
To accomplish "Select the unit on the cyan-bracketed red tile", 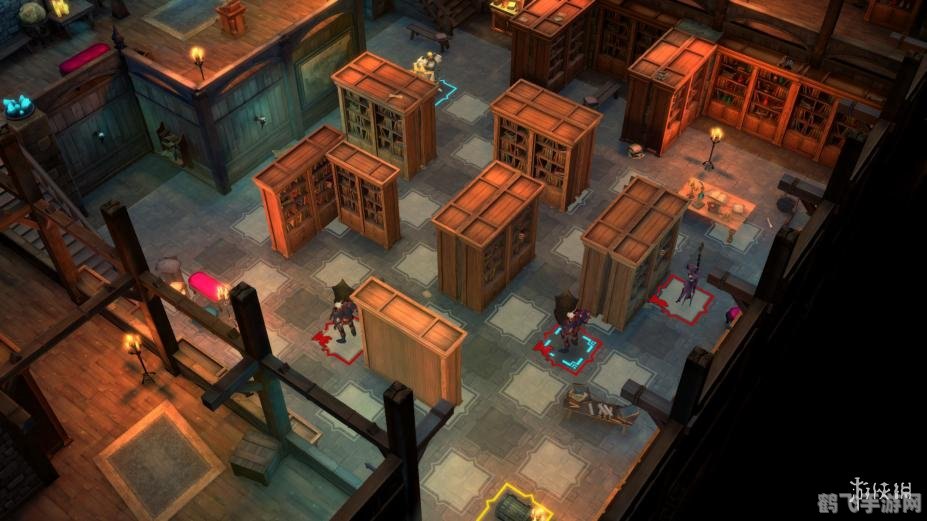I will (x=569, y=331).
